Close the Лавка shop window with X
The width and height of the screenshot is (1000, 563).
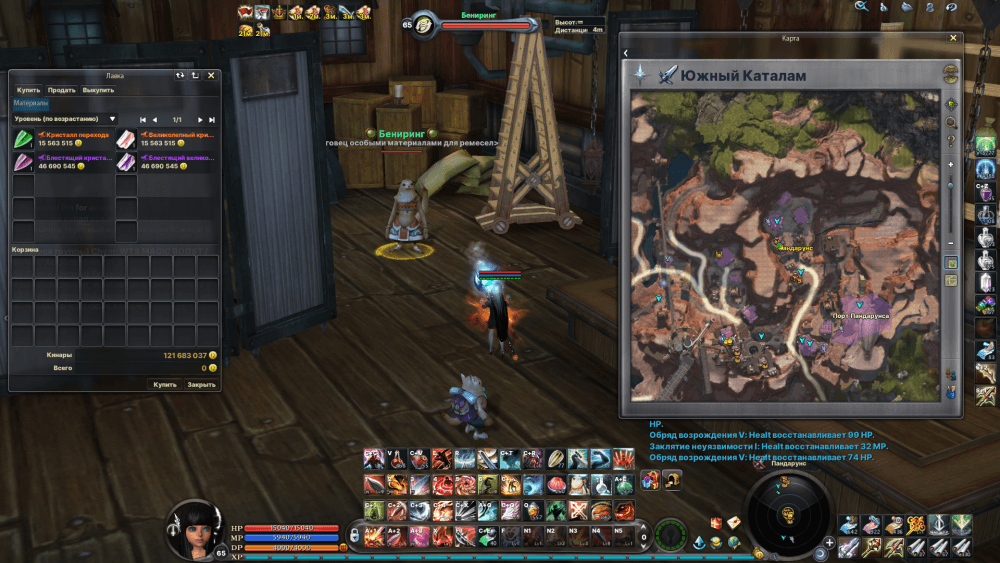pos(211,75)
